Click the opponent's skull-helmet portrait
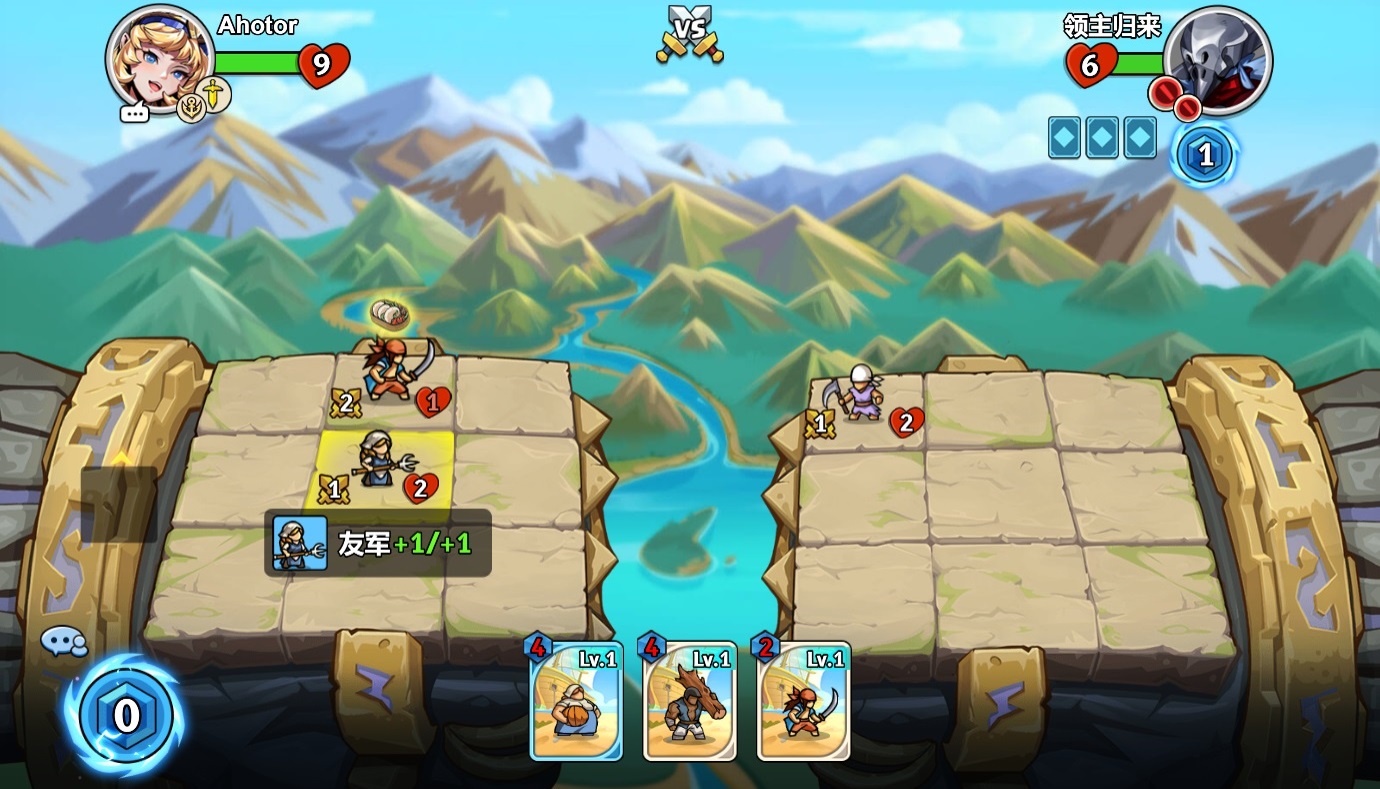The image size is (1380, 789). coord(1218,57)
